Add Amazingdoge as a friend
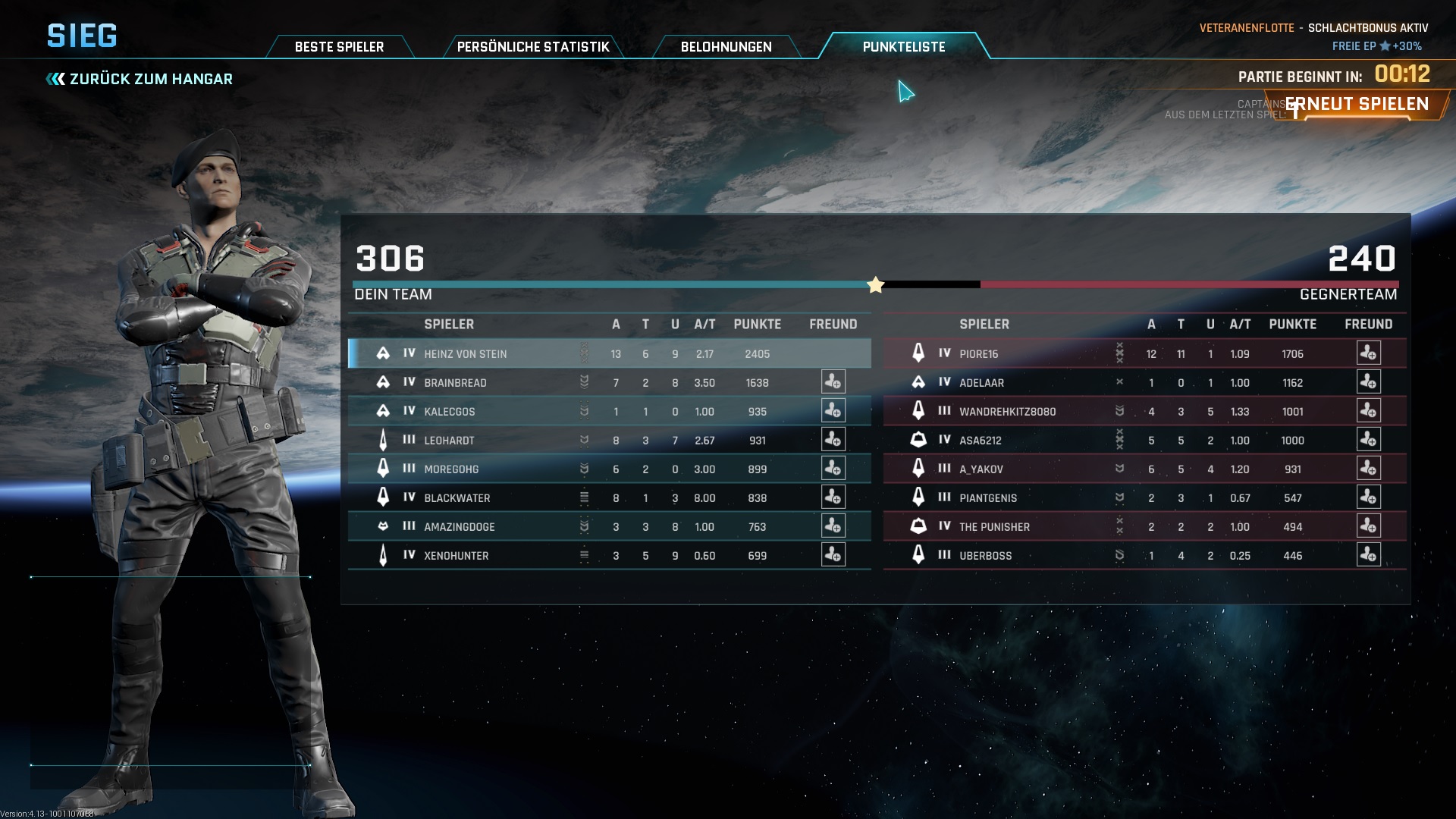 click(x=833, y=526)
